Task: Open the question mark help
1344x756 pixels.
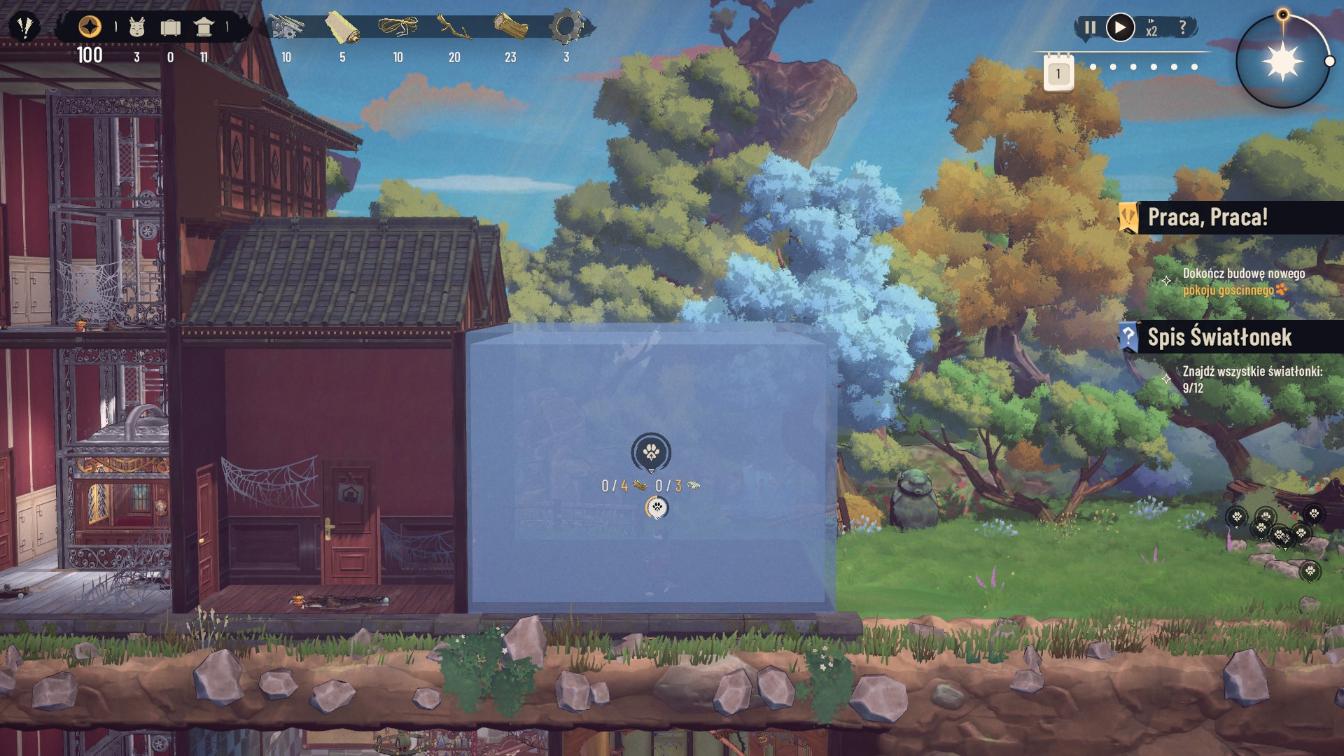Action: [1183, 27]
